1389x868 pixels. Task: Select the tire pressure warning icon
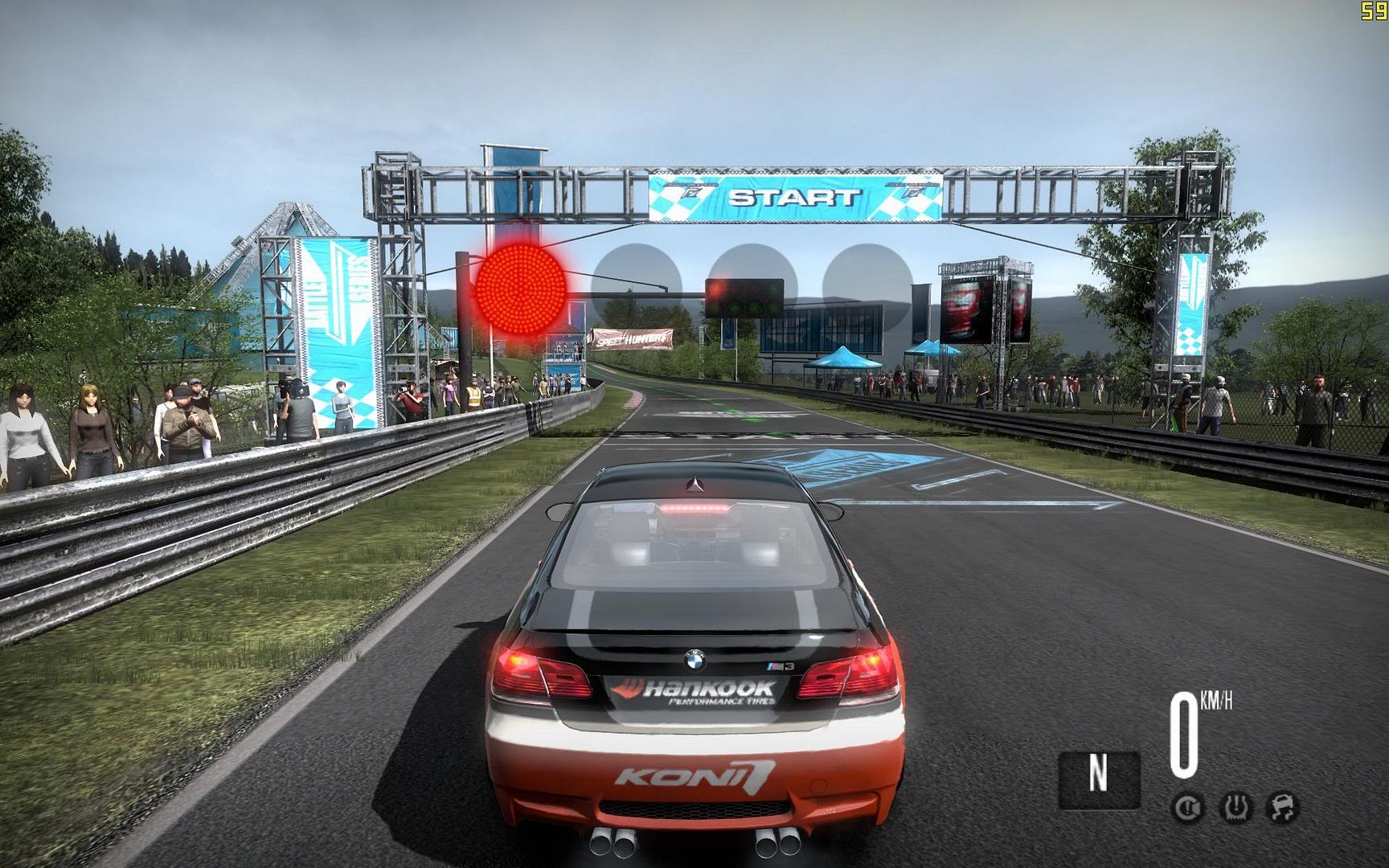[x=1235, y=806]
